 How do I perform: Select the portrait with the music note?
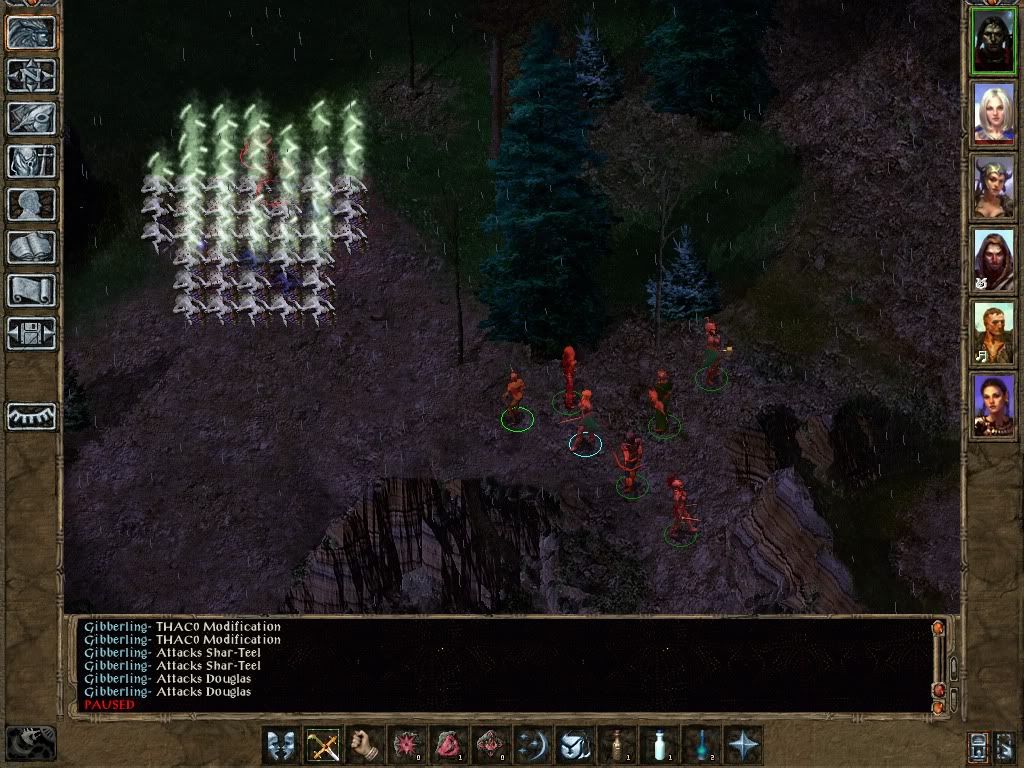(993, 332)
